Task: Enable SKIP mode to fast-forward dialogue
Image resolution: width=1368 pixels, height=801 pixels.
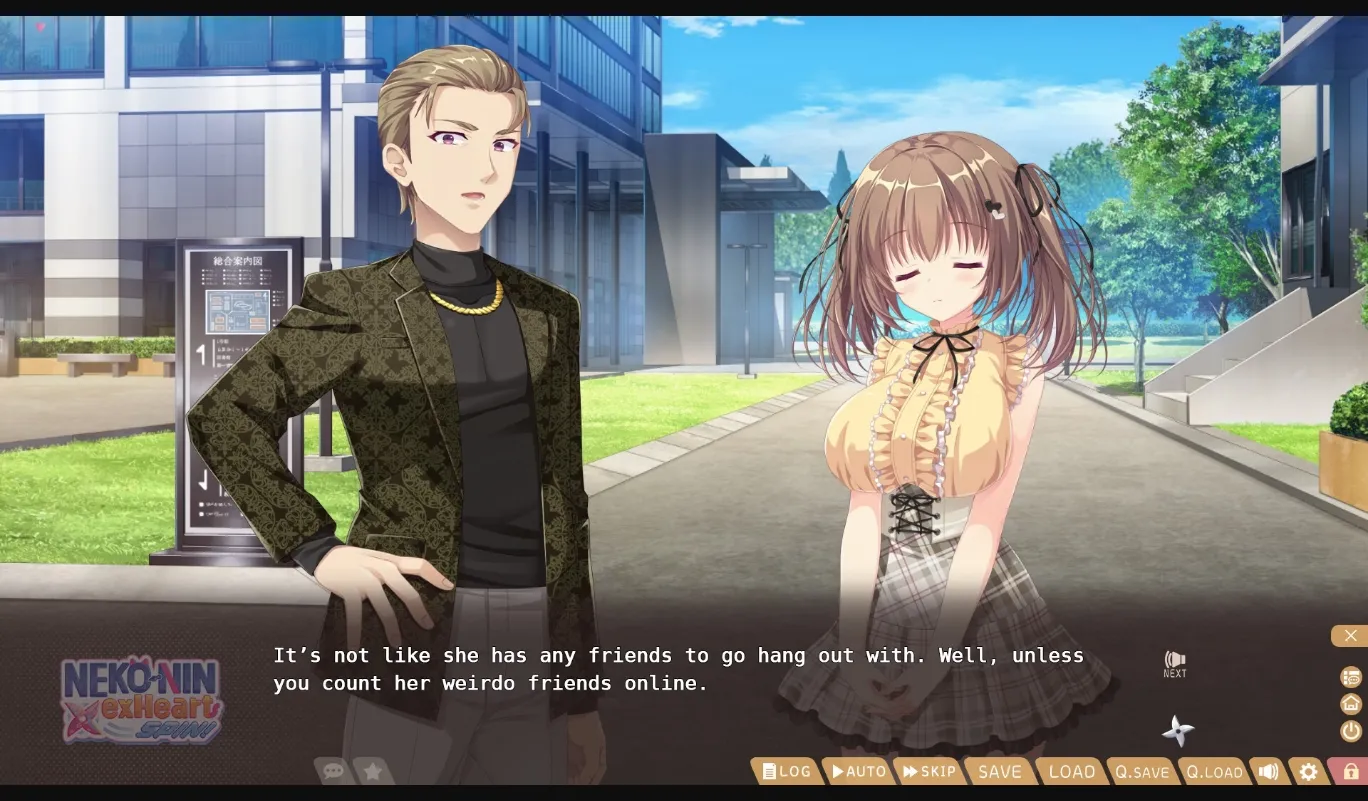Action: click(x=929, y=771)
